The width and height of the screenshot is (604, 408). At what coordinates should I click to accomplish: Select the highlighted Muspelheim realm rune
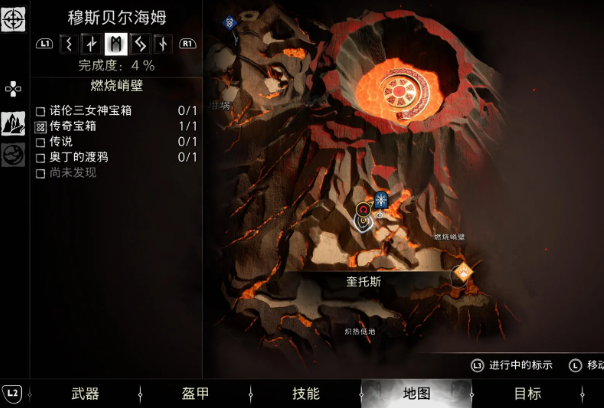(x=115, y=43)
